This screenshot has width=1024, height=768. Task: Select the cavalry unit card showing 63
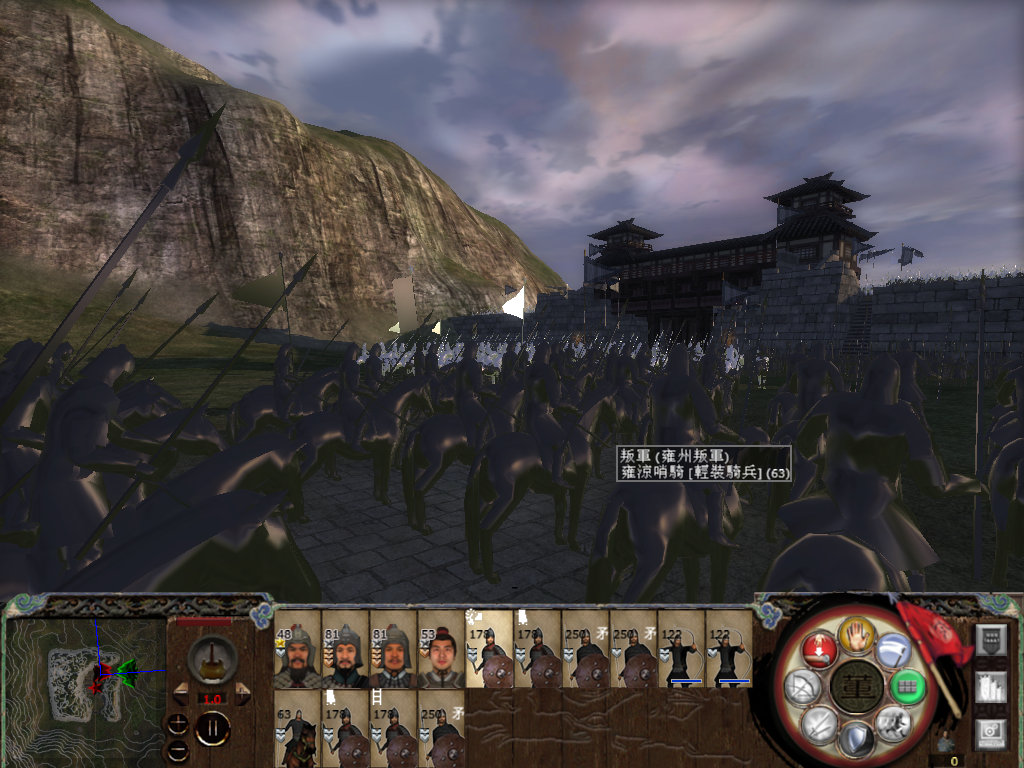click(297, 729)
